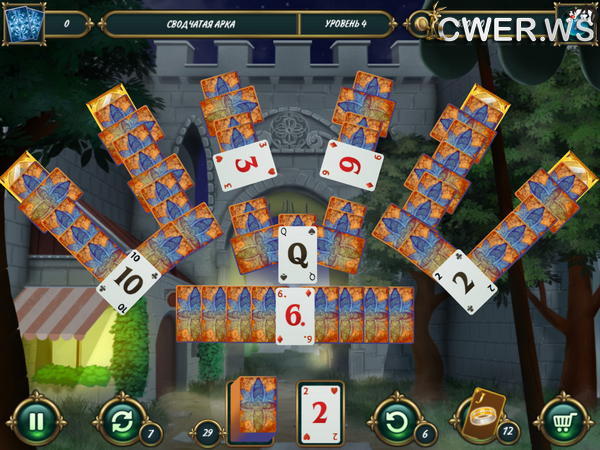Viewport: 600px width, 450px height.
Task: Use the Jack wildcard card
Action: pyautogui.click(x=481, y=413)
